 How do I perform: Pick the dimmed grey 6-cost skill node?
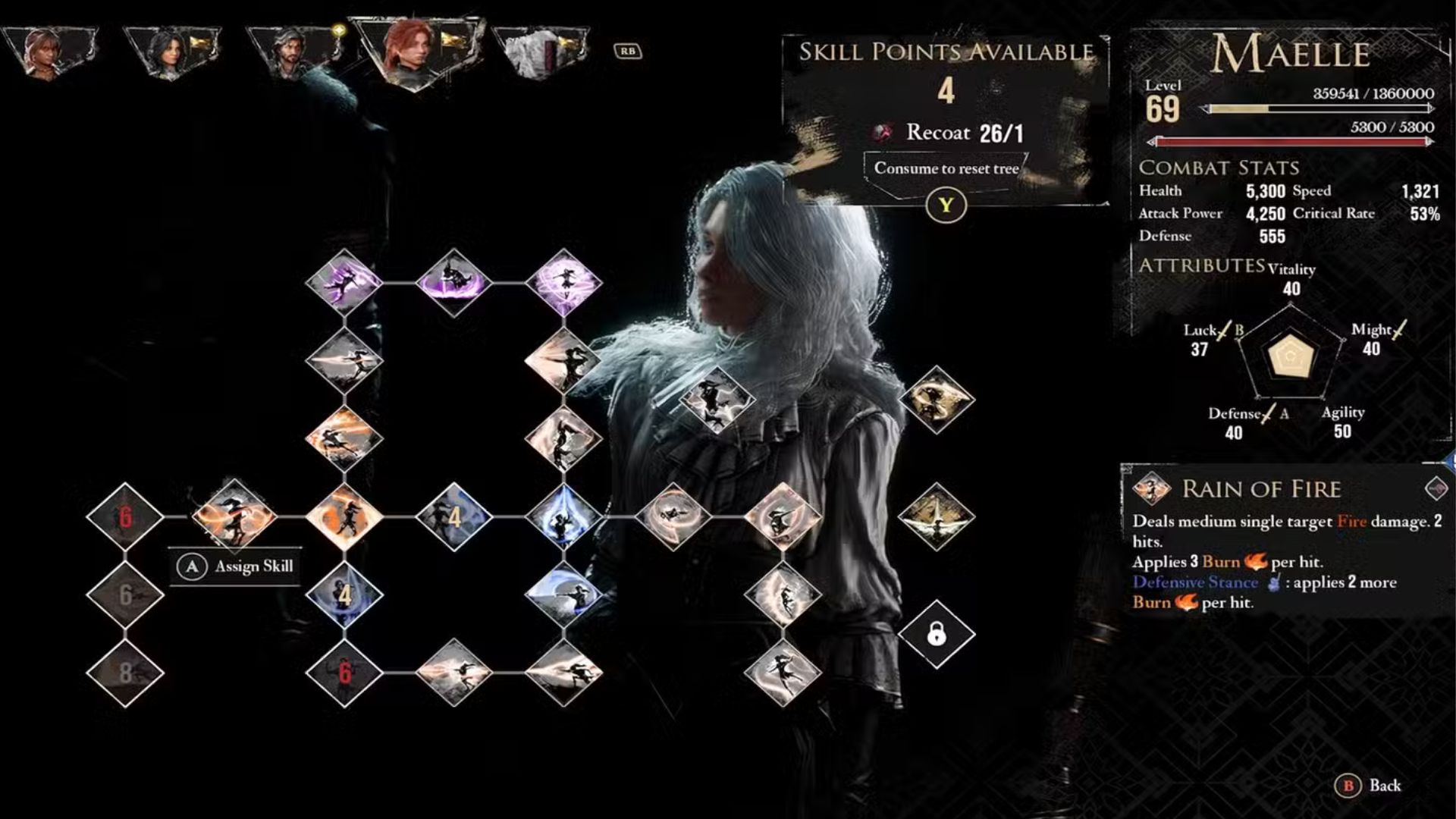coord(125,595)
